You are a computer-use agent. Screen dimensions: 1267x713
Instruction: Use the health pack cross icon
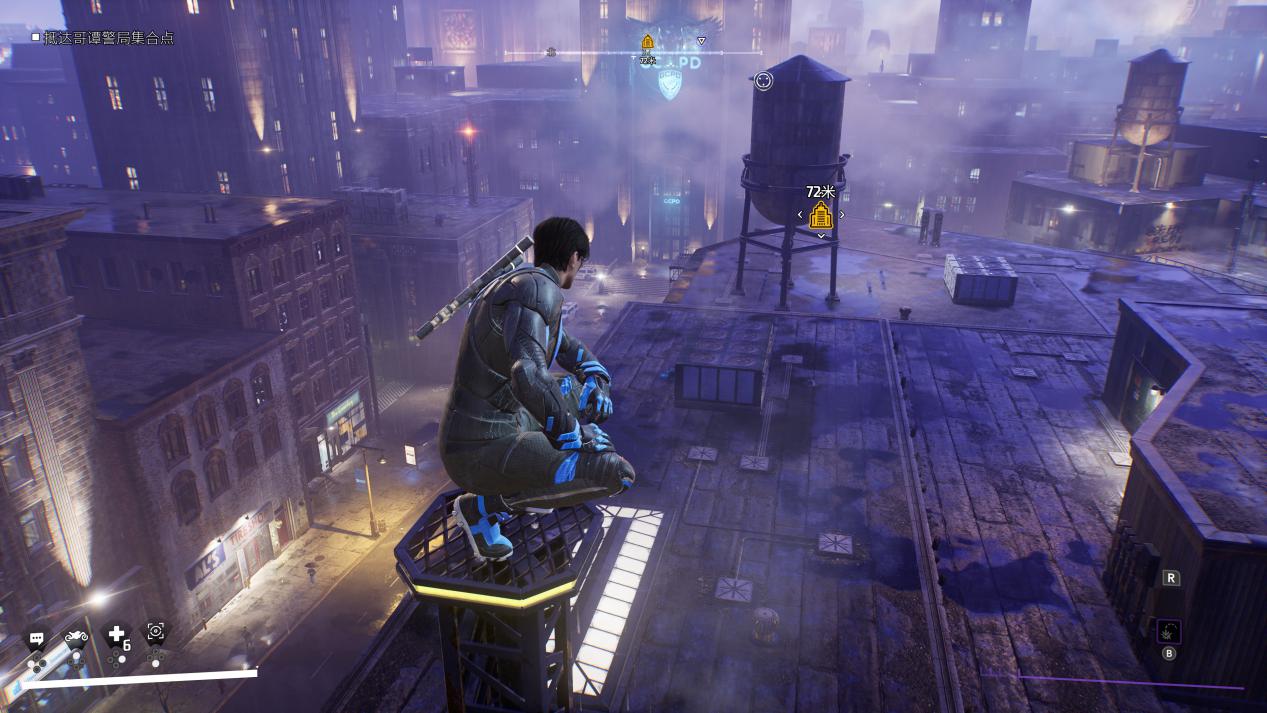pos(117,634)
